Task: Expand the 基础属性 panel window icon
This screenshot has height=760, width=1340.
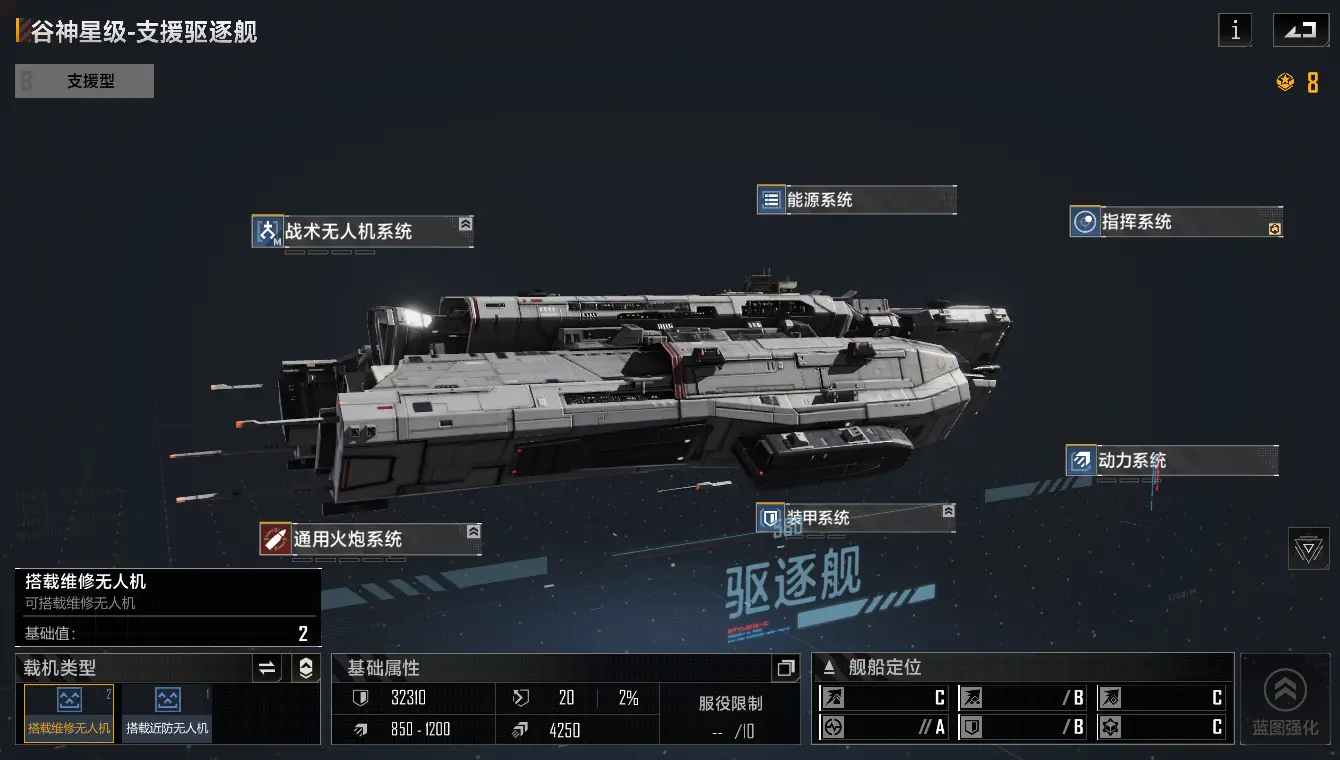Action: (x=786, y=668)
